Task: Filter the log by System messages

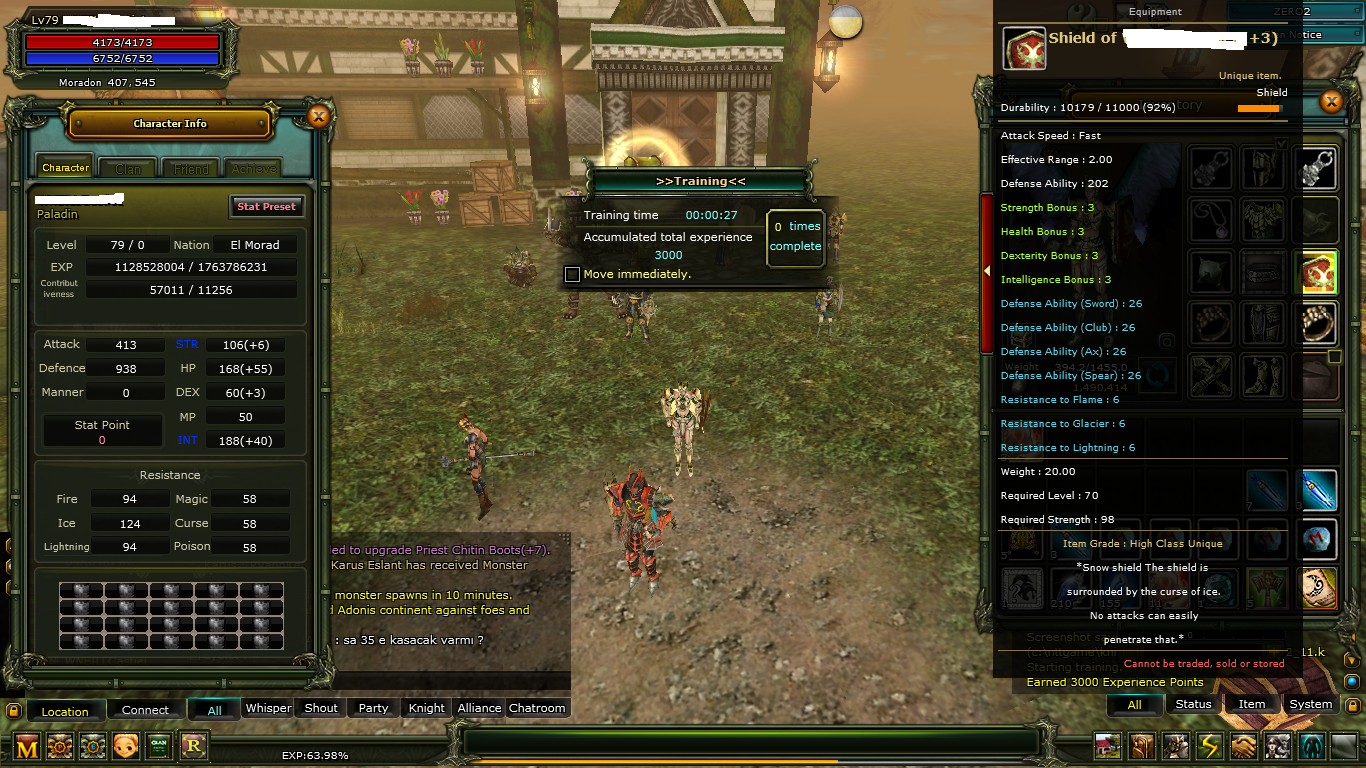Action: (1310, 704)
